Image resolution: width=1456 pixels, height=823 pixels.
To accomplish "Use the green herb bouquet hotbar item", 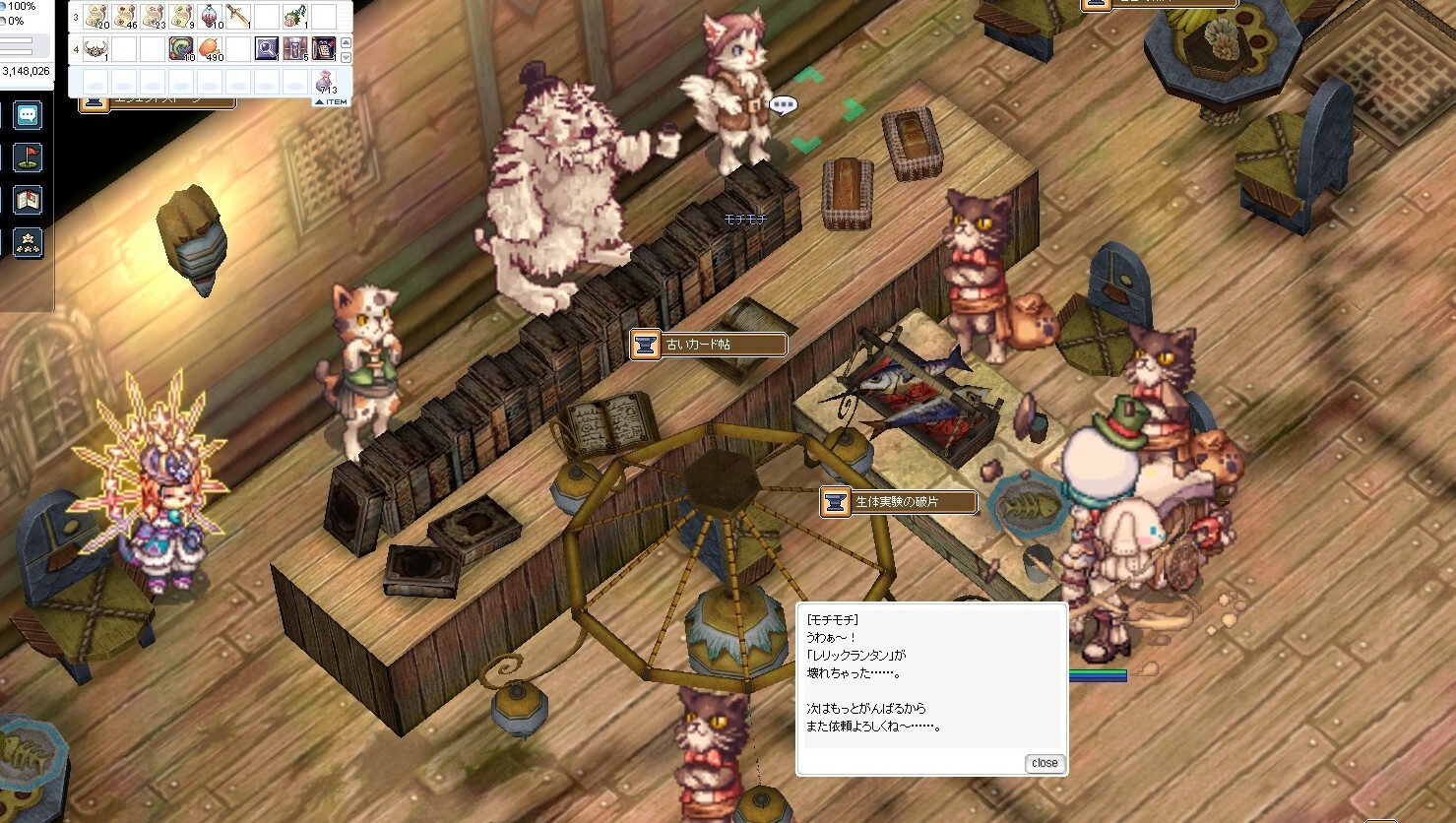I will (295, 16).
